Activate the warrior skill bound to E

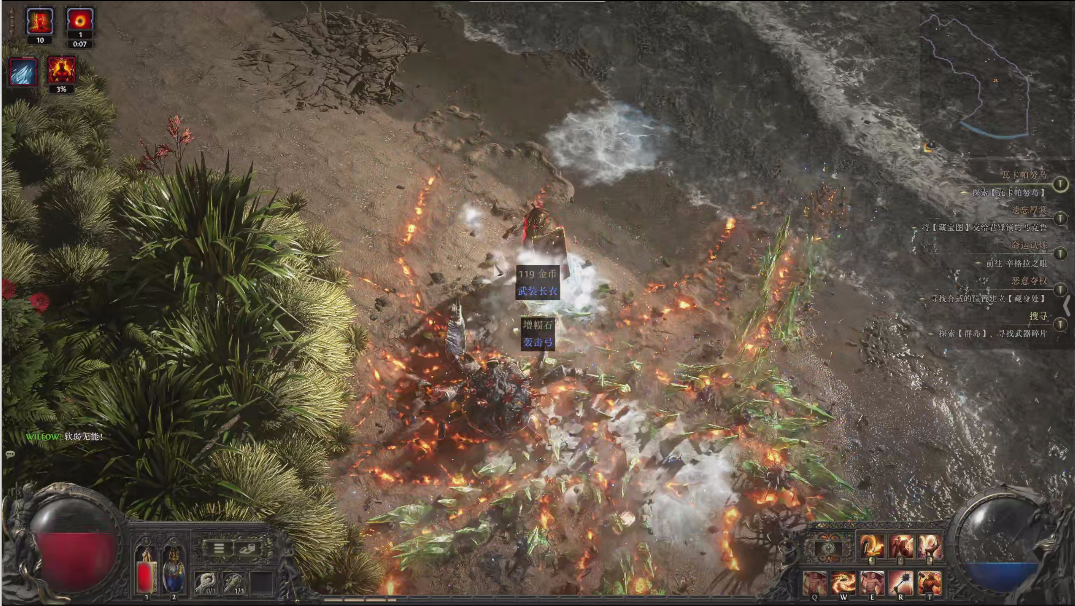pos(872,582)
